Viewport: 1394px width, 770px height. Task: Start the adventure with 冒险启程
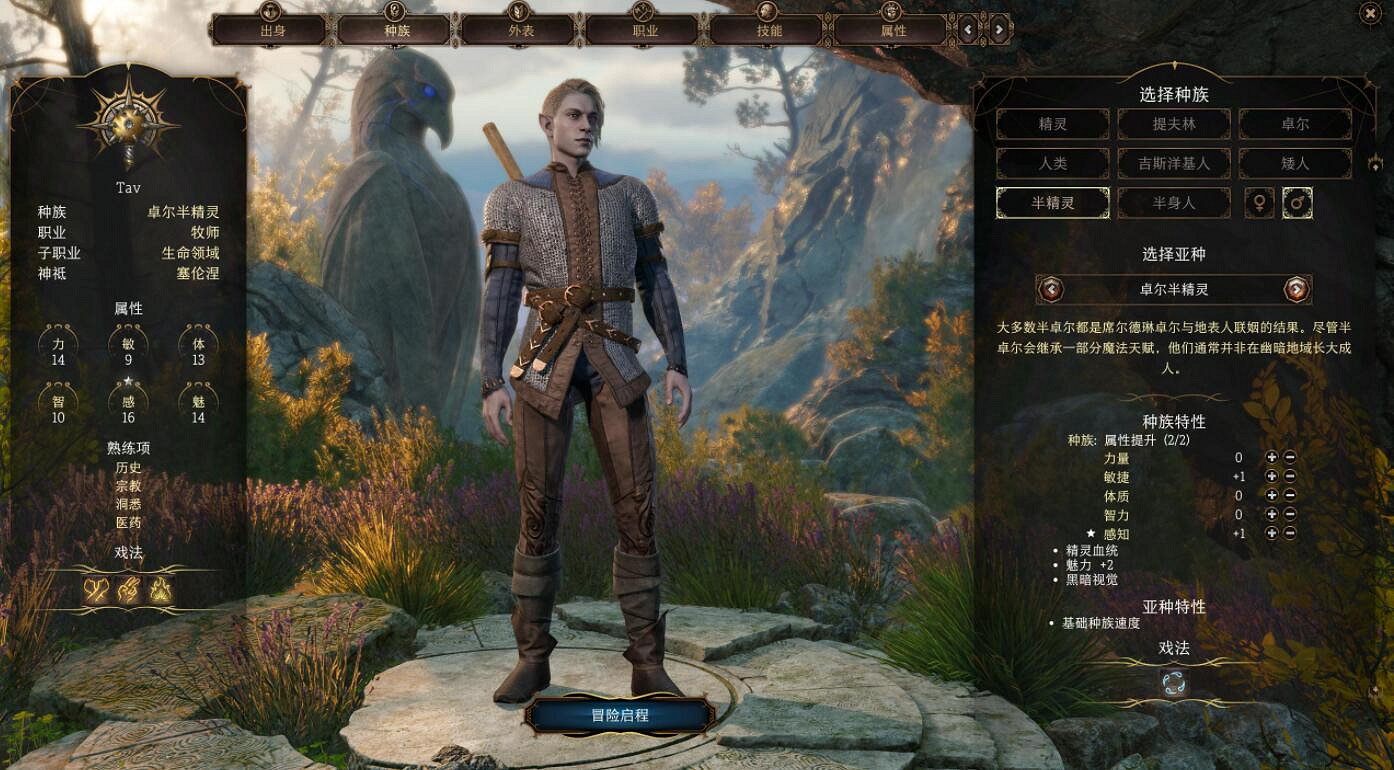pyautogui.click(x=620, y=716)
